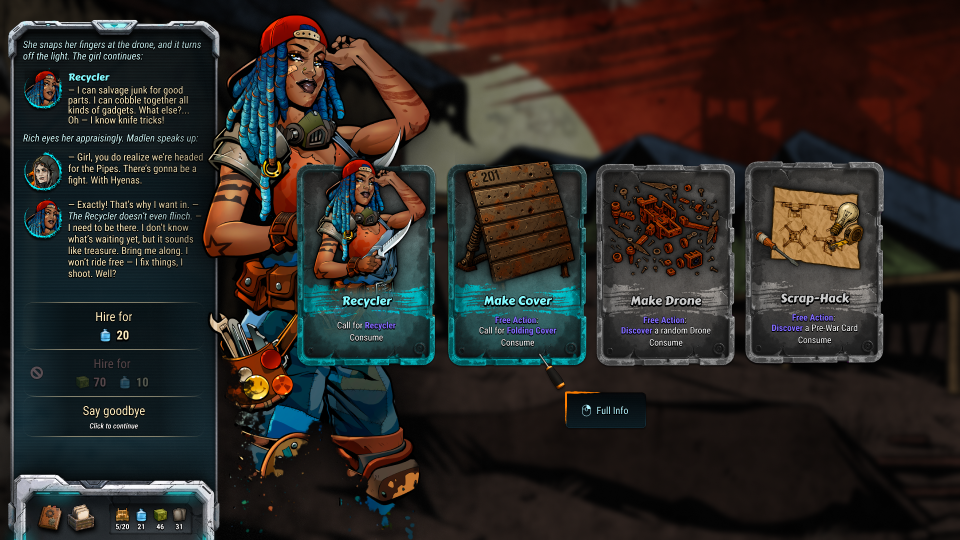Viewport: 960px width, 540px height.
Task: Click the Full Info tooltip button
Action: tap(605, 410)
